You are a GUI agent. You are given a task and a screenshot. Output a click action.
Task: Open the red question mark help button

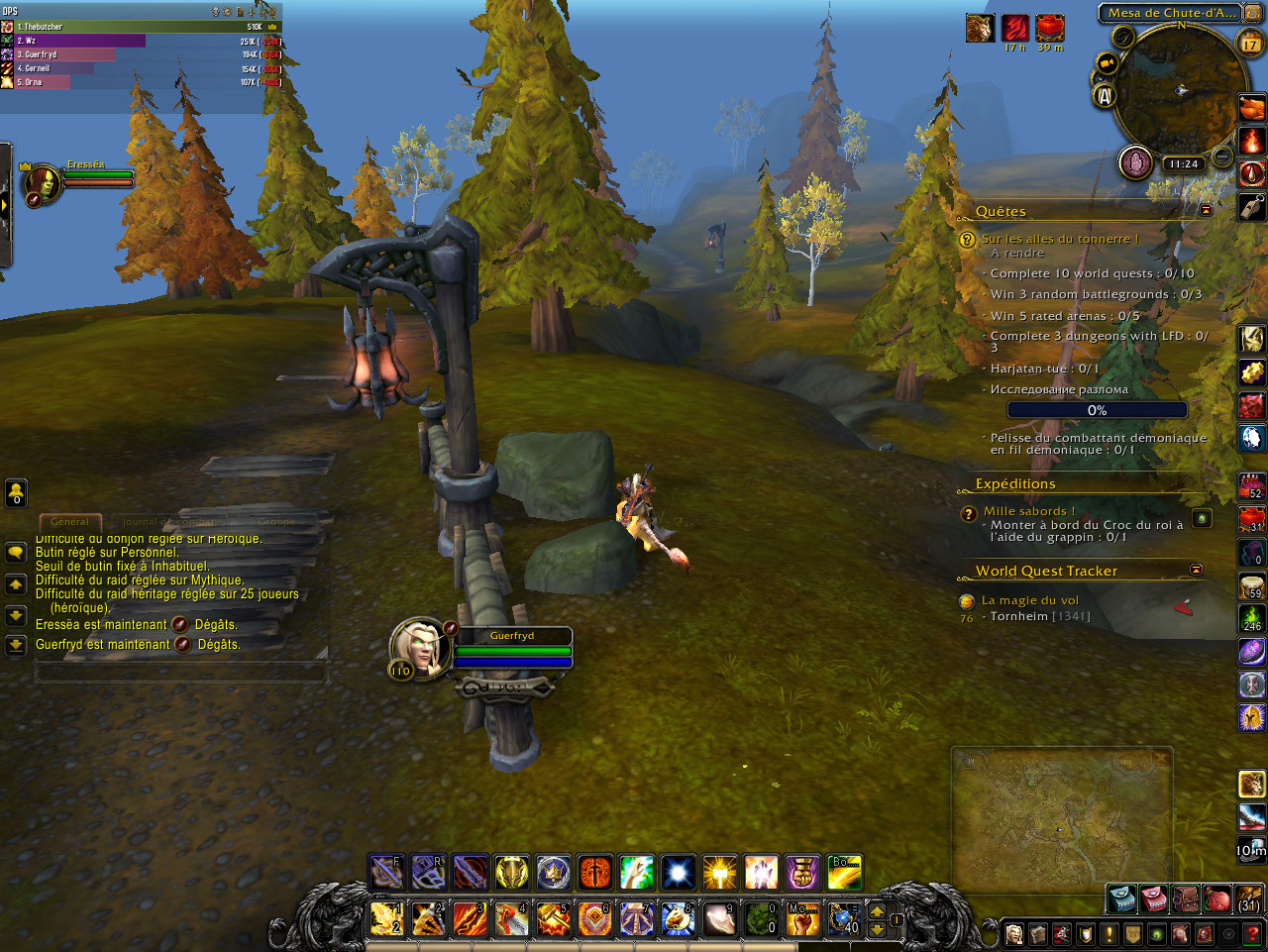pos(1251,934)
